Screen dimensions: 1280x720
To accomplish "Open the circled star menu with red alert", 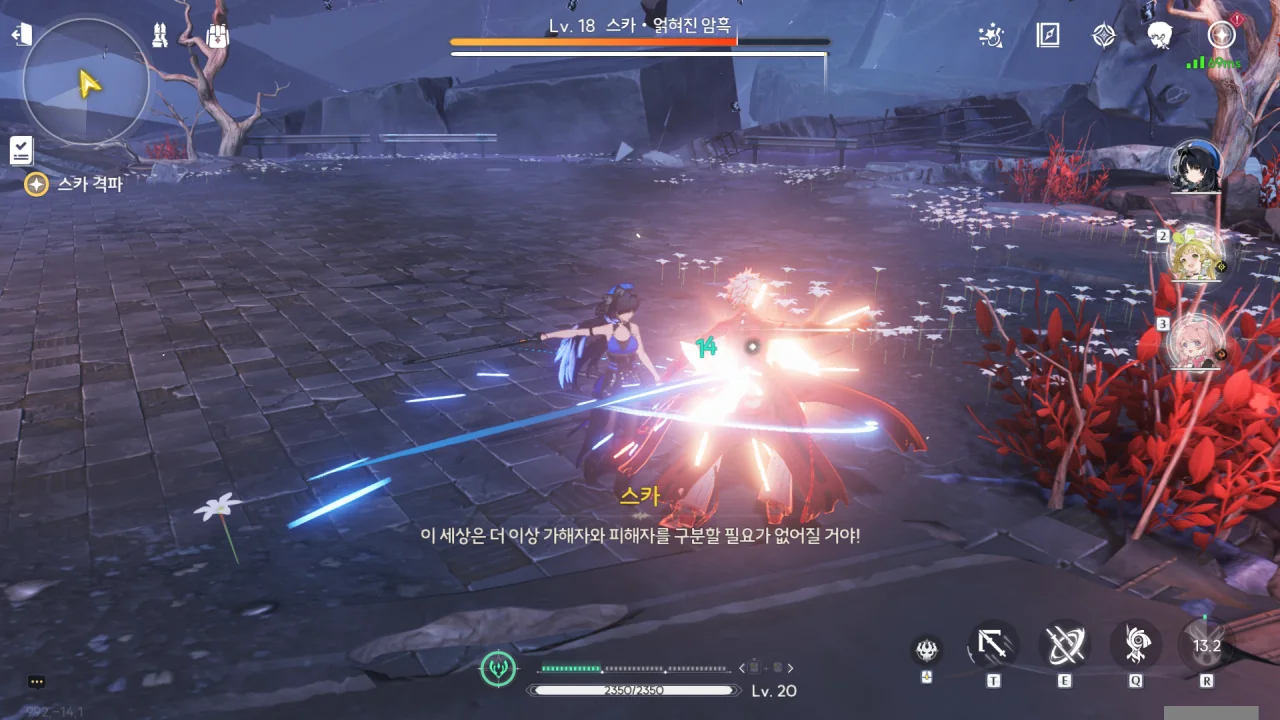I will pos(1221,35).
